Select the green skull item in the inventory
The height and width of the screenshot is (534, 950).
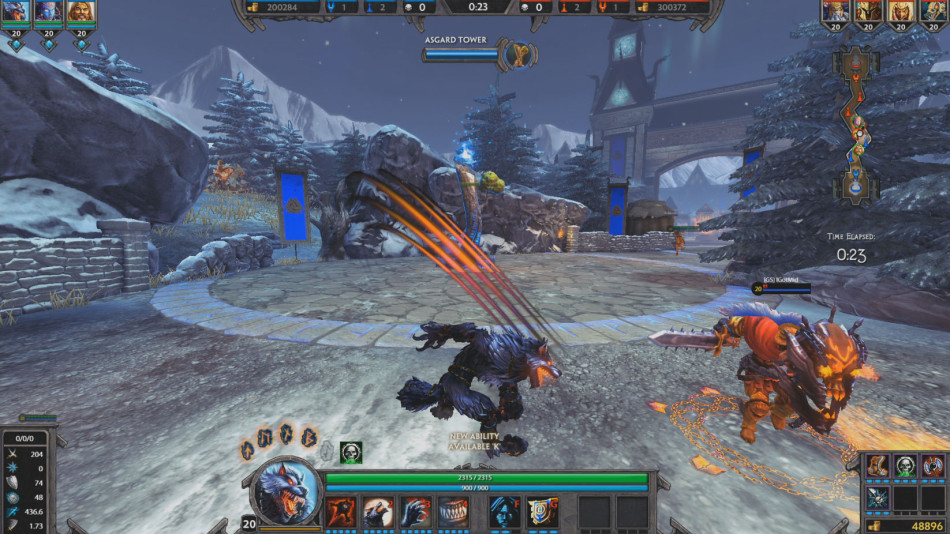tap(905, 465)
